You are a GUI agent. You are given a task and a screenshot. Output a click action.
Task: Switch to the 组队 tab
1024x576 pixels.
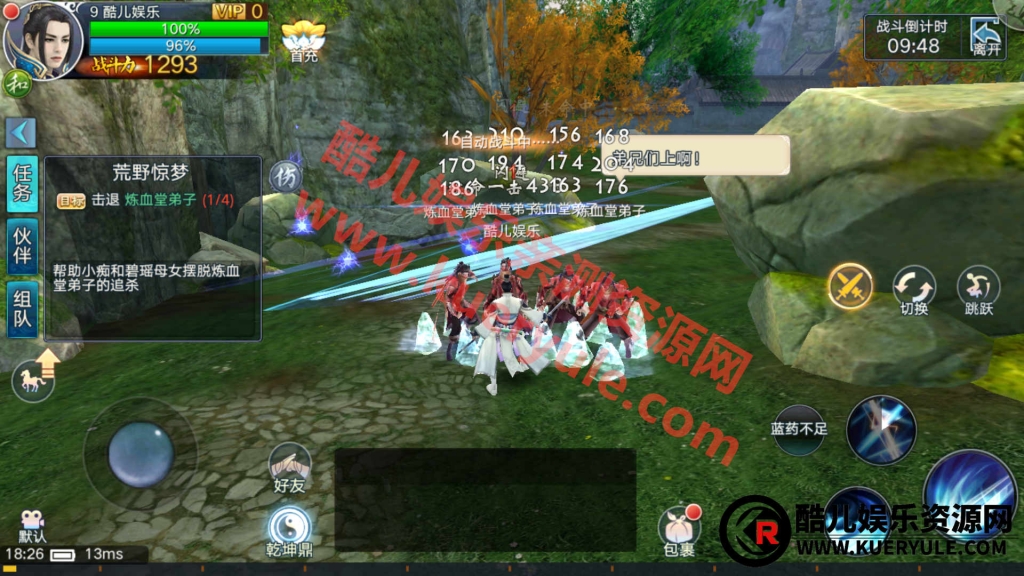click(x=22, y=308)
